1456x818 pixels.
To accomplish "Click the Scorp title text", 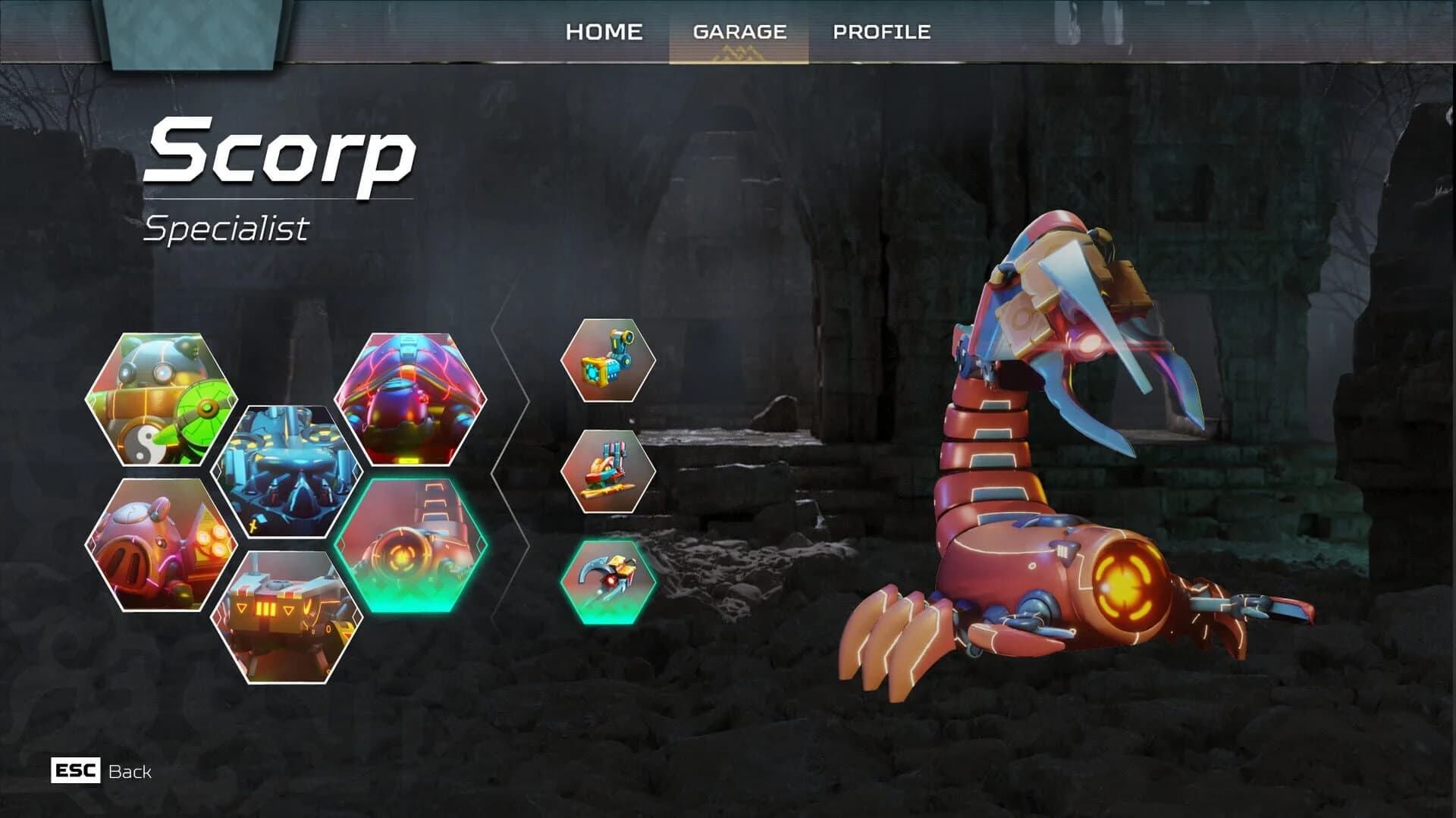I will 281,155.
